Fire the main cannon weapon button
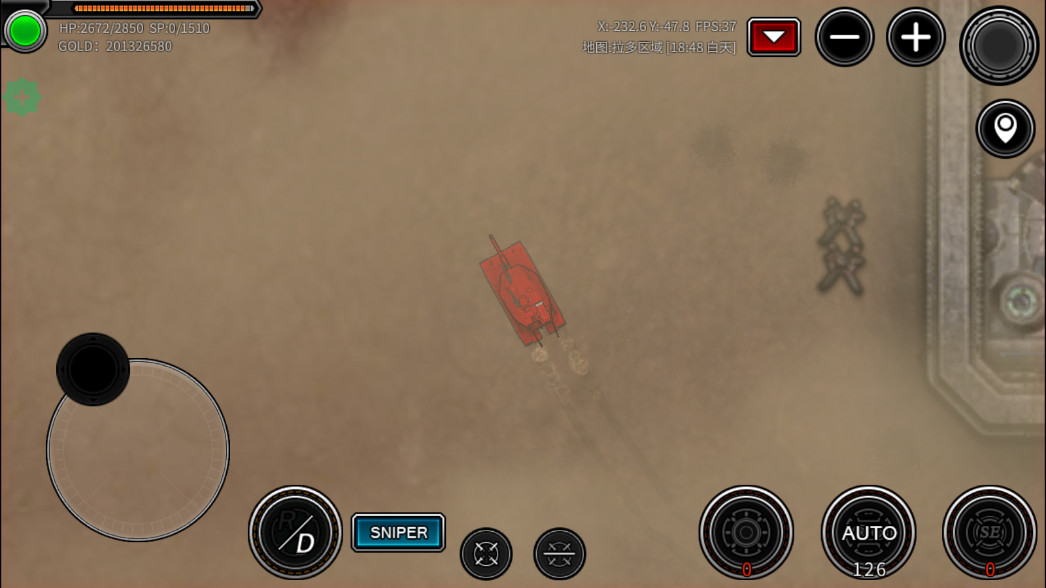The image size is (1046, 588). click(746, 533)
